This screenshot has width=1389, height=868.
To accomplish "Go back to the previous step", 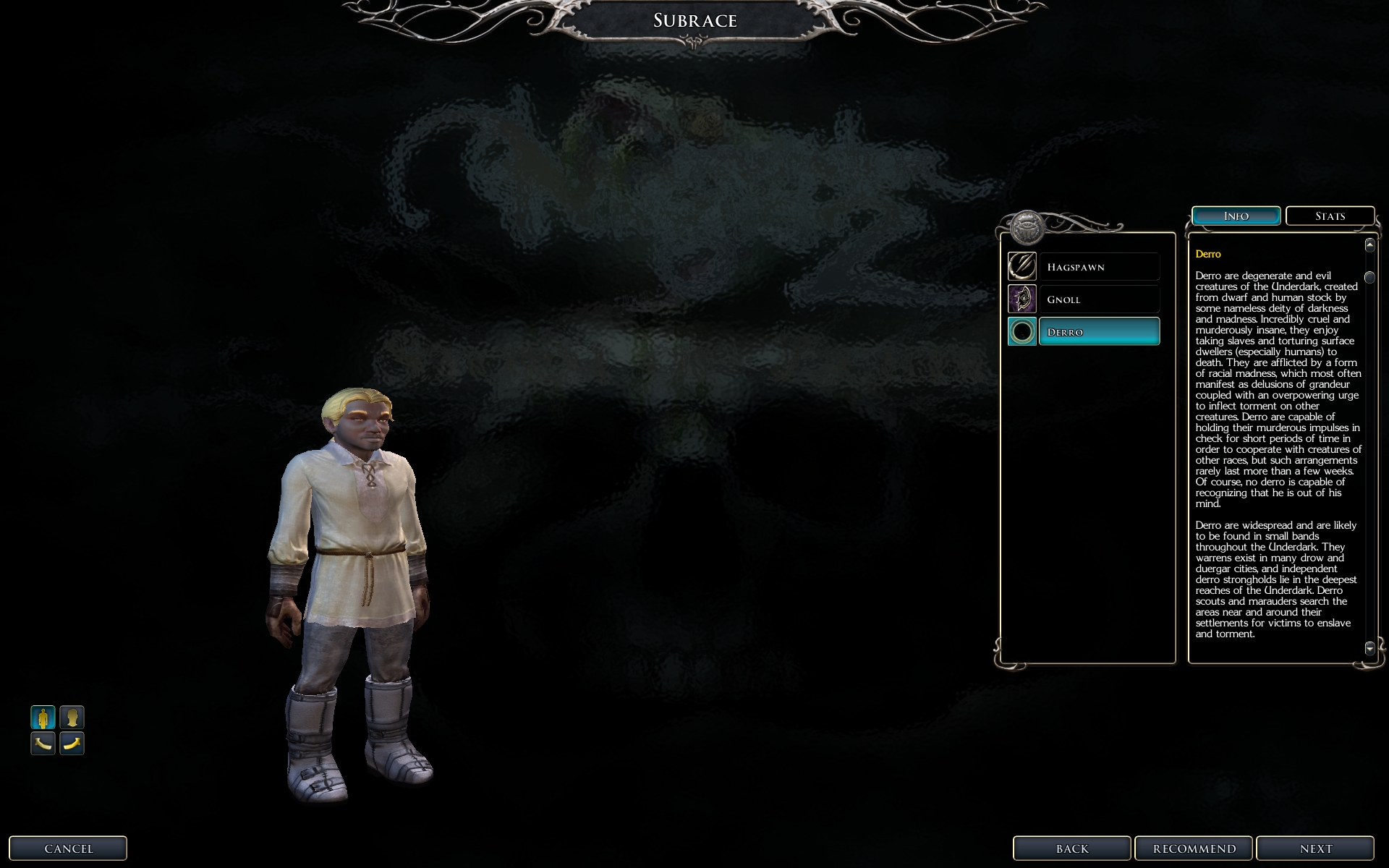I will tap(1071, 848).
